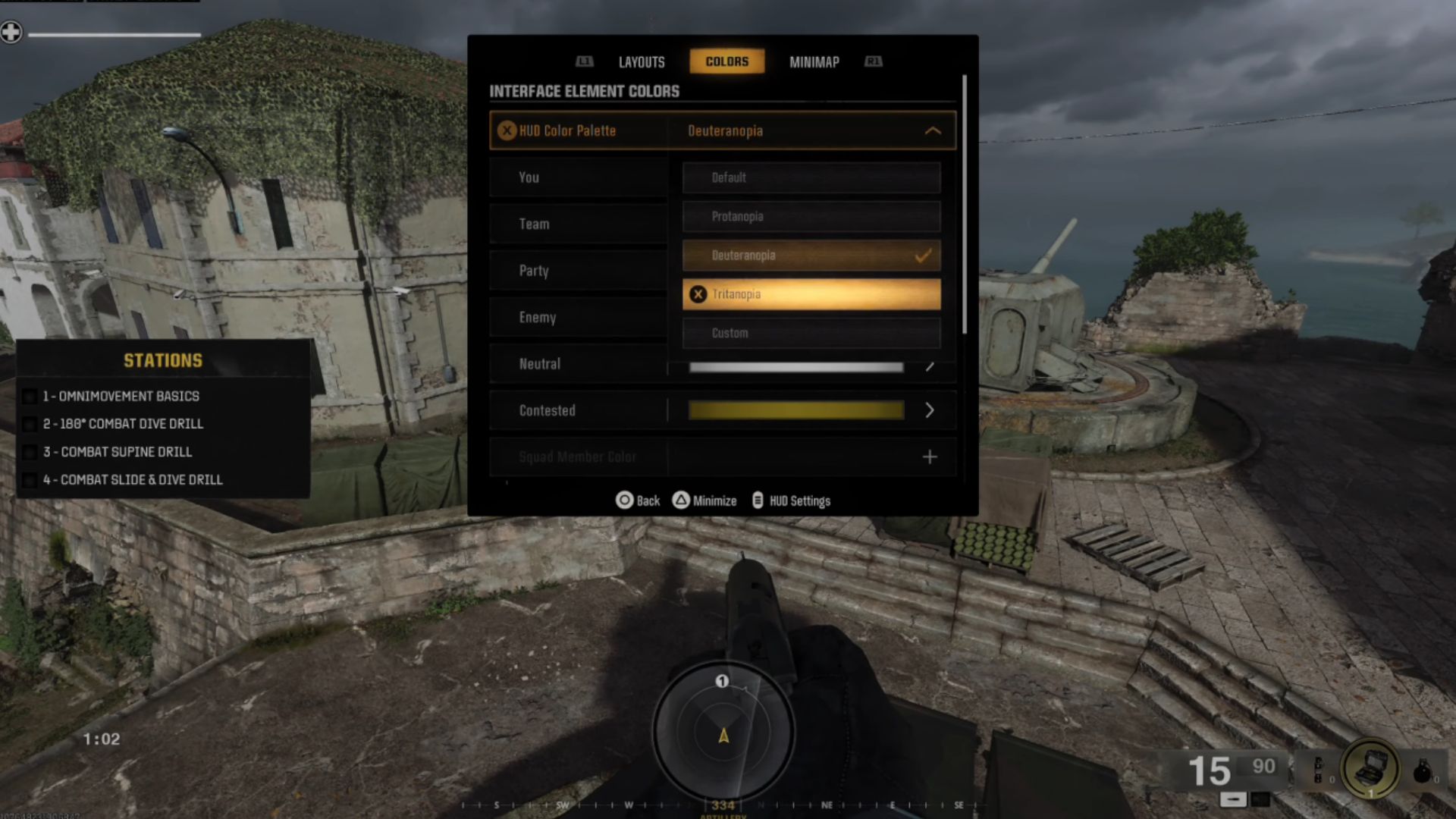Viewport: 1456px width, 819px height.
Task: Expand the Contested color options arrow
Action: pos(930,410)
